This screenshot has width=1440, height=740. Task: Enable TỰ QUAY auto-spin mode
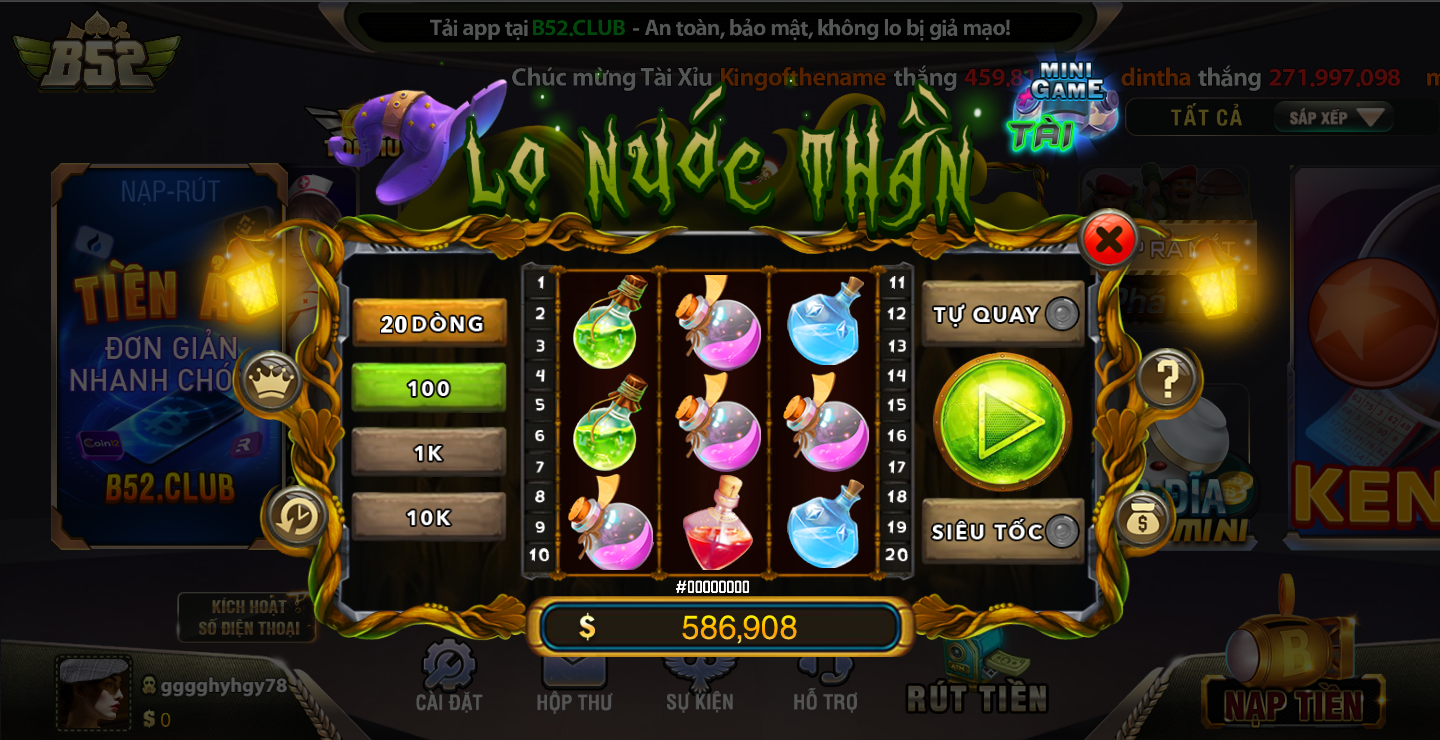pyautogui.click(x=1001, y=312)
